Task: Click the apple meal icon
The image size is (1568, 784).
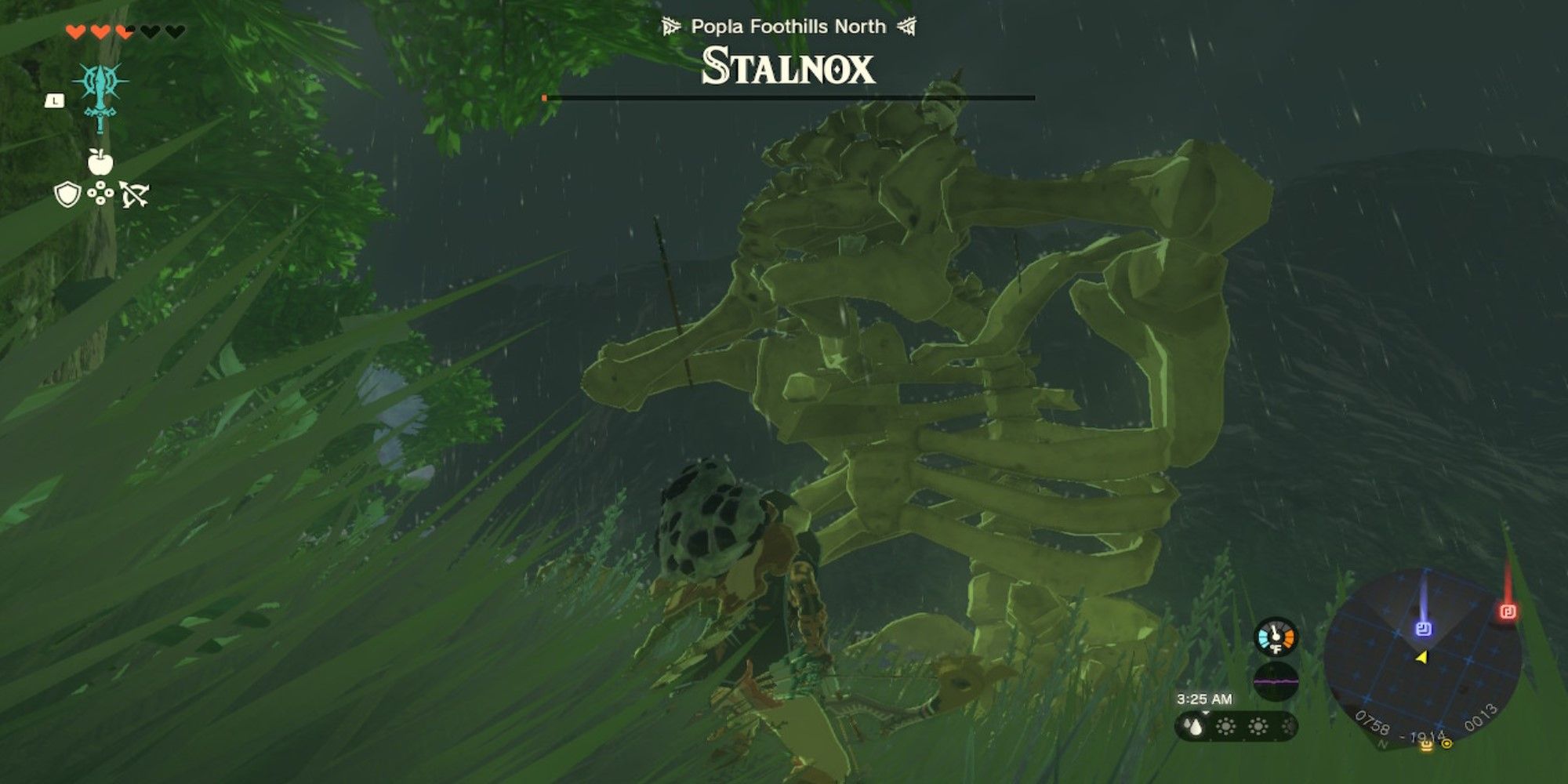Action: point(101,162)
